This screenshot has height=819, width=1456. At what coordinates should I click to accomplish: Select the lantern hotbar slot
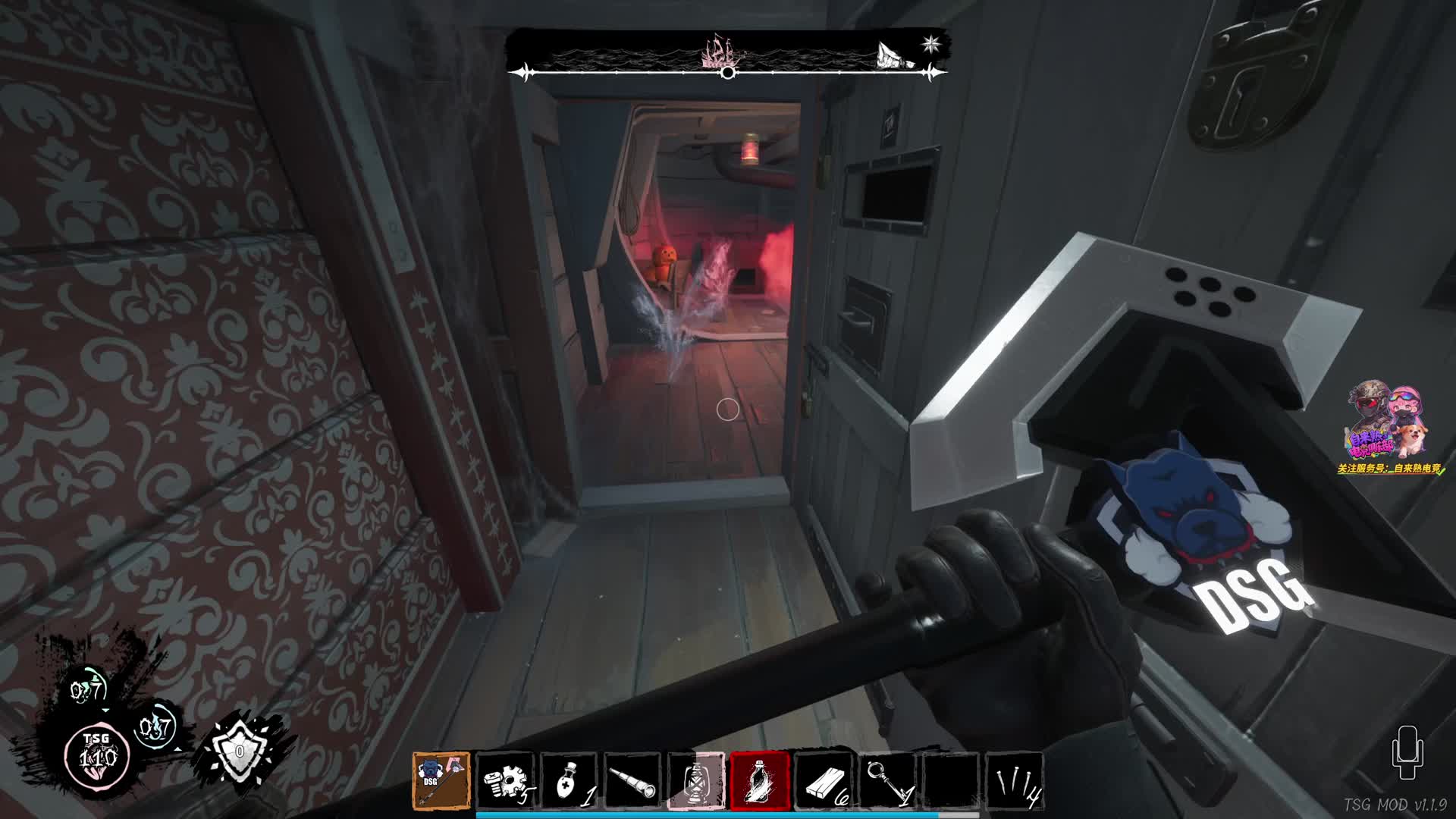696,781
